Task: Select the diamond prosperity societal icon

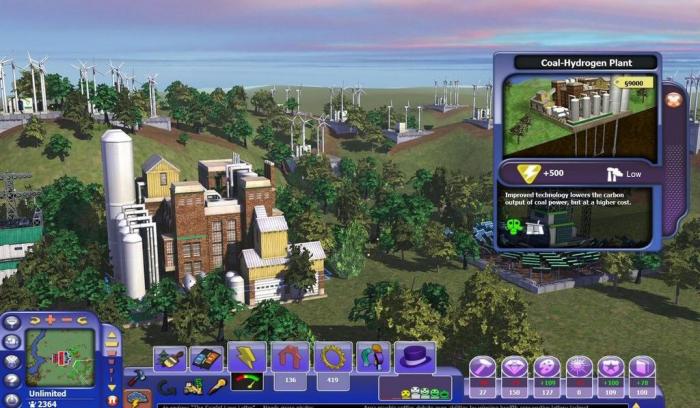Action: click(x=514, y=366)
